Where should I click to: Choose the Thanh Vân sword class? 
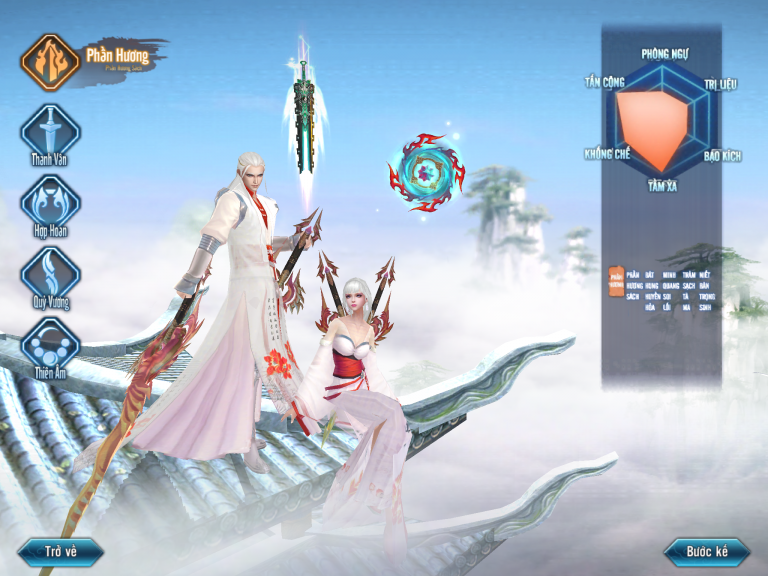tap(50, 131)
